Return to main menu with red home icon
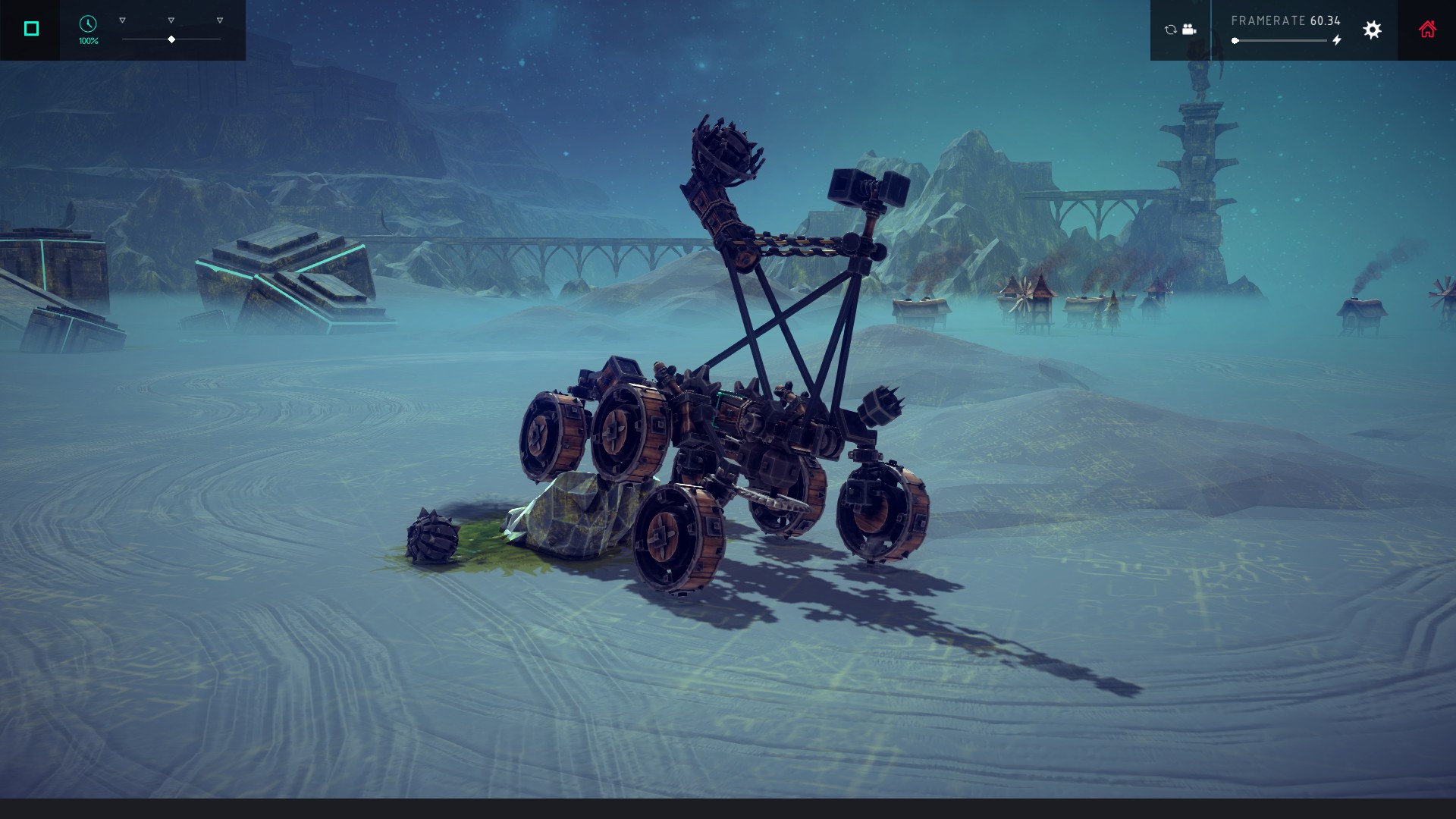The width and height of the screenshot is (1456, 819). tap(1427, 30)
